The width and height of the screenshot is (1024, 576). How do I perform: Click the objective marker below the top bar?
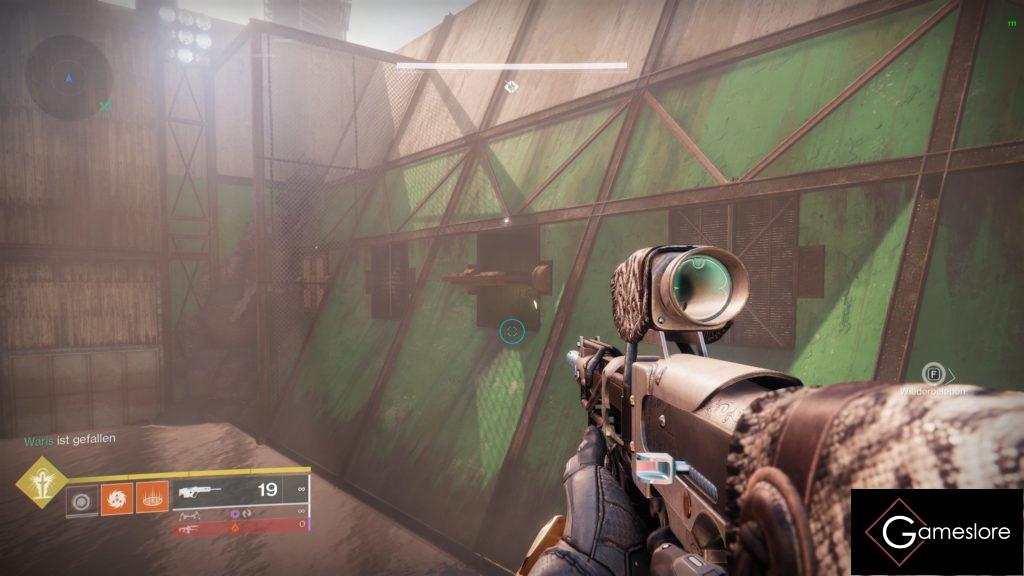pyautogui.click(x=511, y=87)
